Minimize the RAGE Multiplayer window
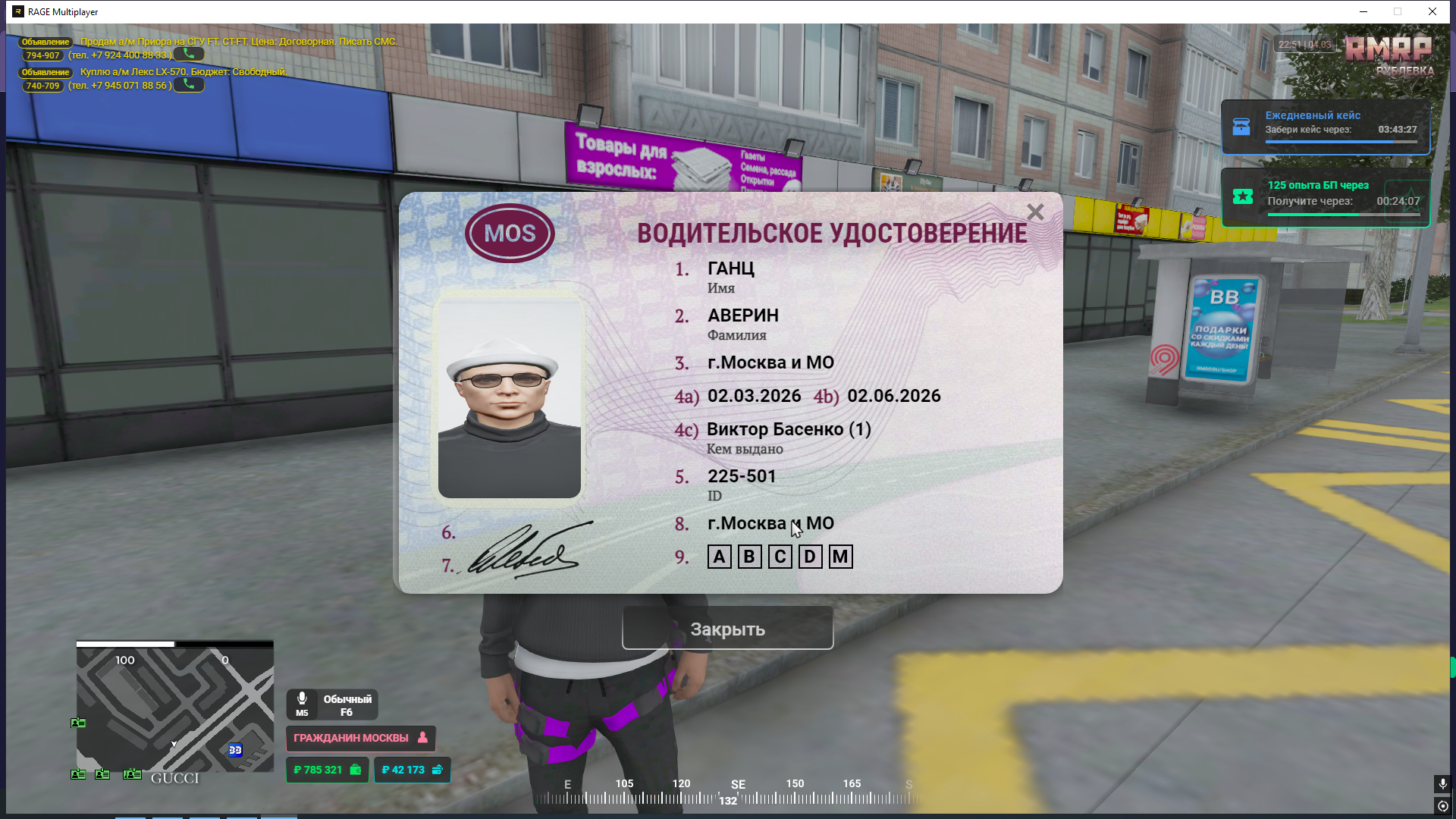This screenshot has width=1456, height=819. (x=1363, y=11)
